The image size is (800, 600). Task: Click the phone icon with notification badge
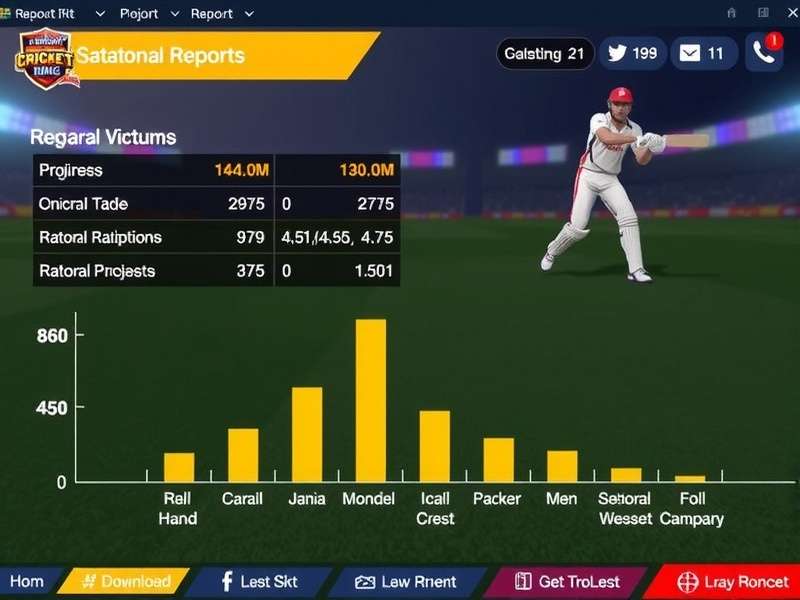point(764,54)
